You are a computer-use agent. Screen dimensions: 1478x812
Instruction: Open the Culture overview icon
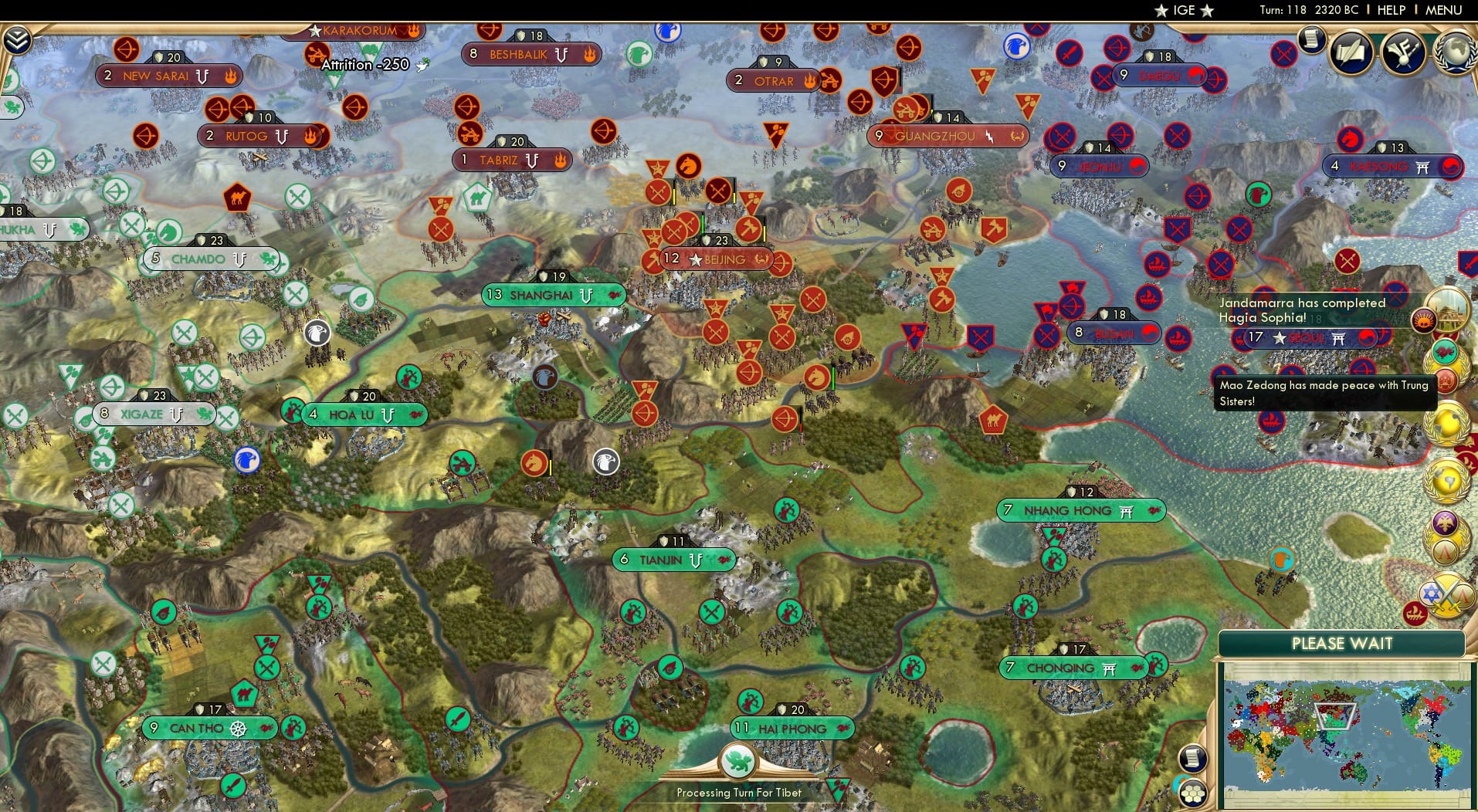click(x=1403, y=52)
